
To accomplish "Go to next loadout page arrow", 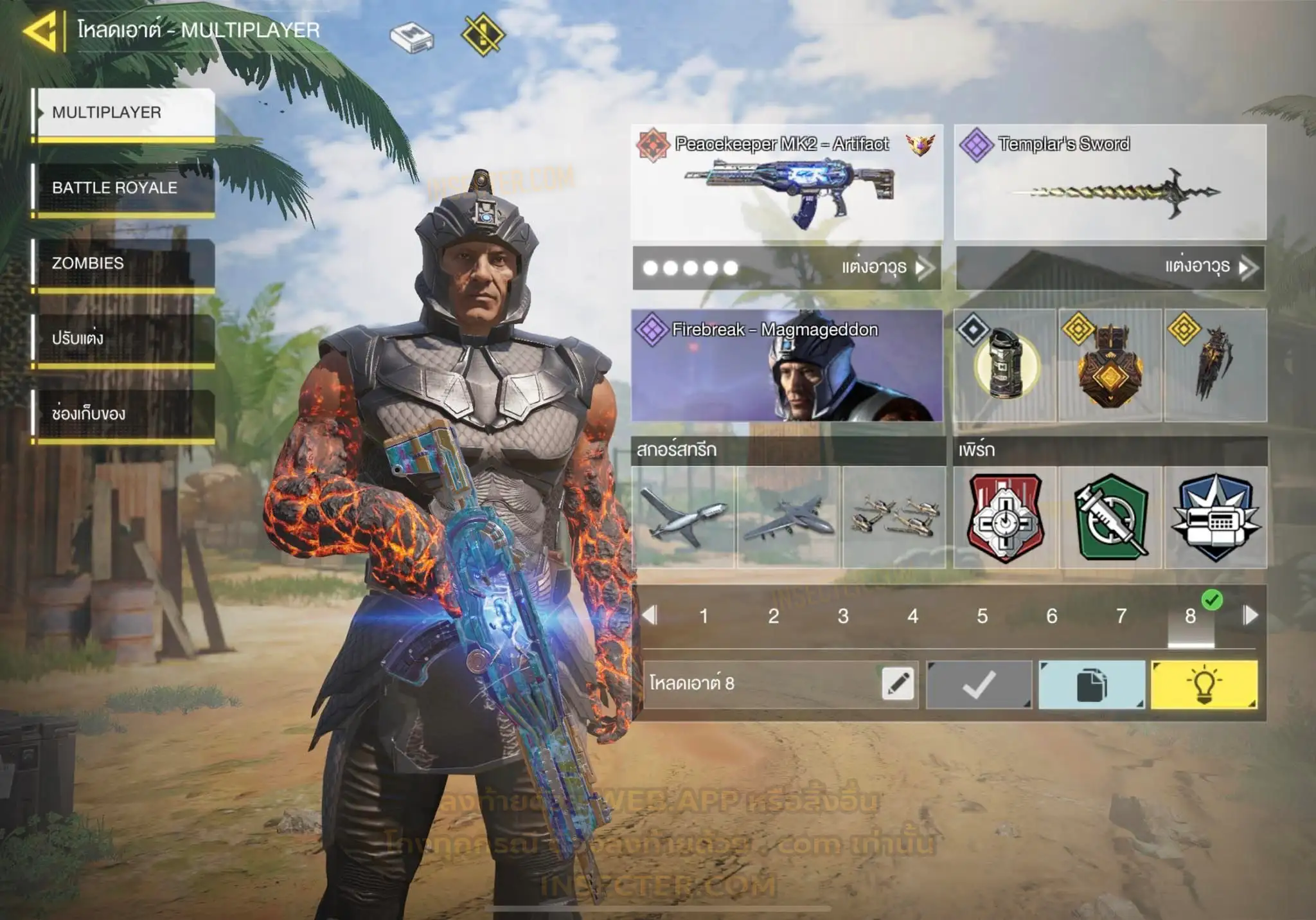I will tap(1250, 615).
